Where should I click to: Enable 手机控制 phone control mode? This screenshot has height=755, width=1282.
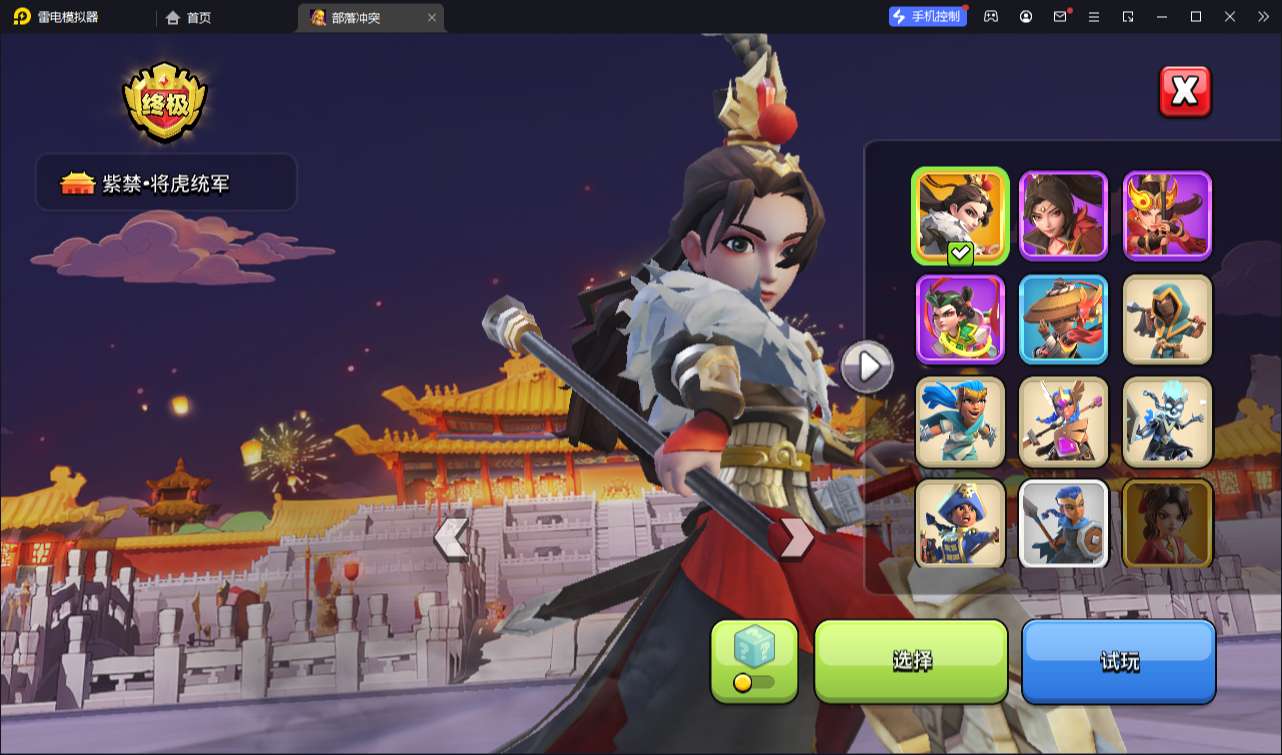[x=927, y=15]
